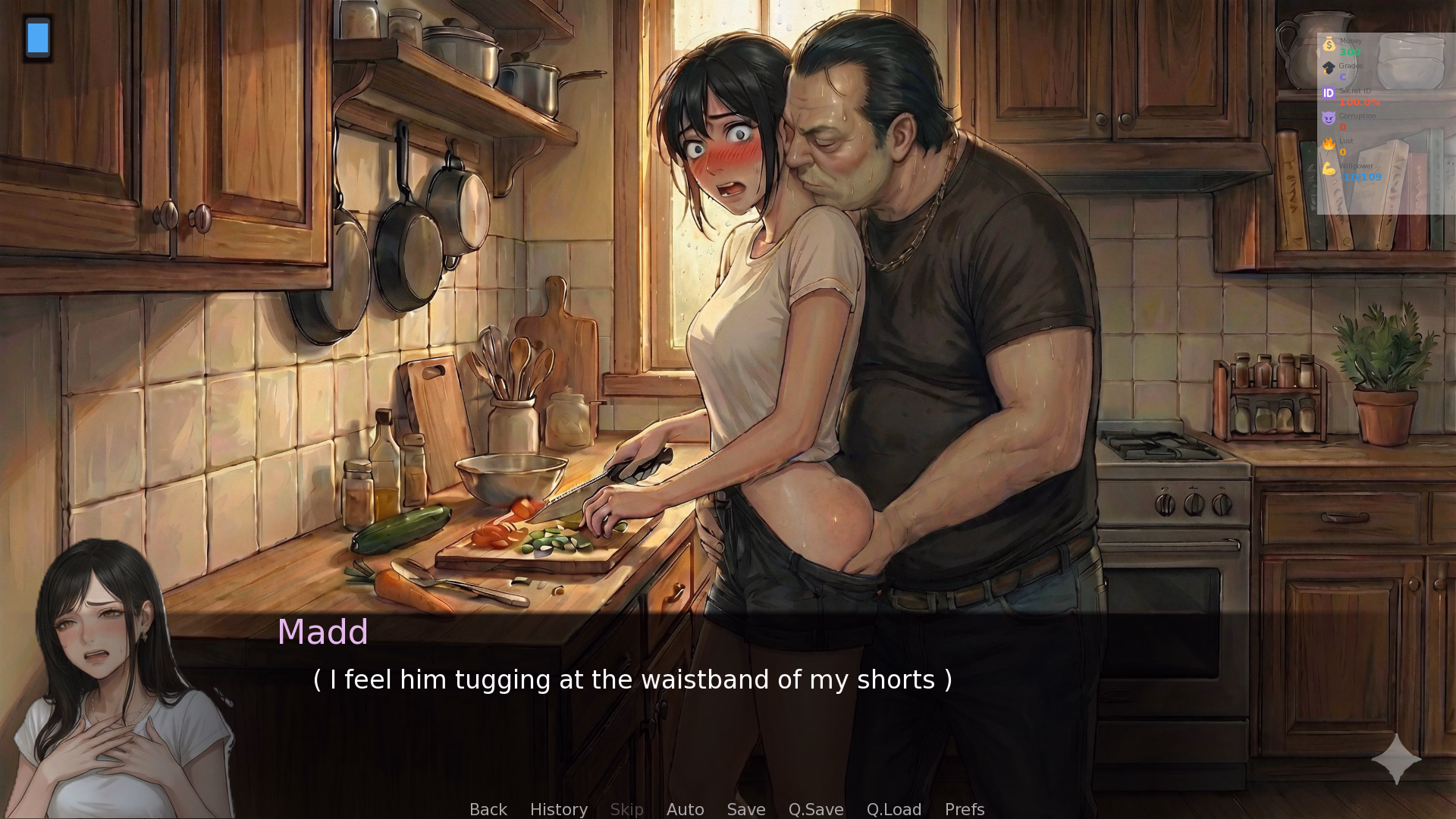Click the four-pointed star icon
1456x819 pixels.
pyautogui.click(x=1396, y=759)
